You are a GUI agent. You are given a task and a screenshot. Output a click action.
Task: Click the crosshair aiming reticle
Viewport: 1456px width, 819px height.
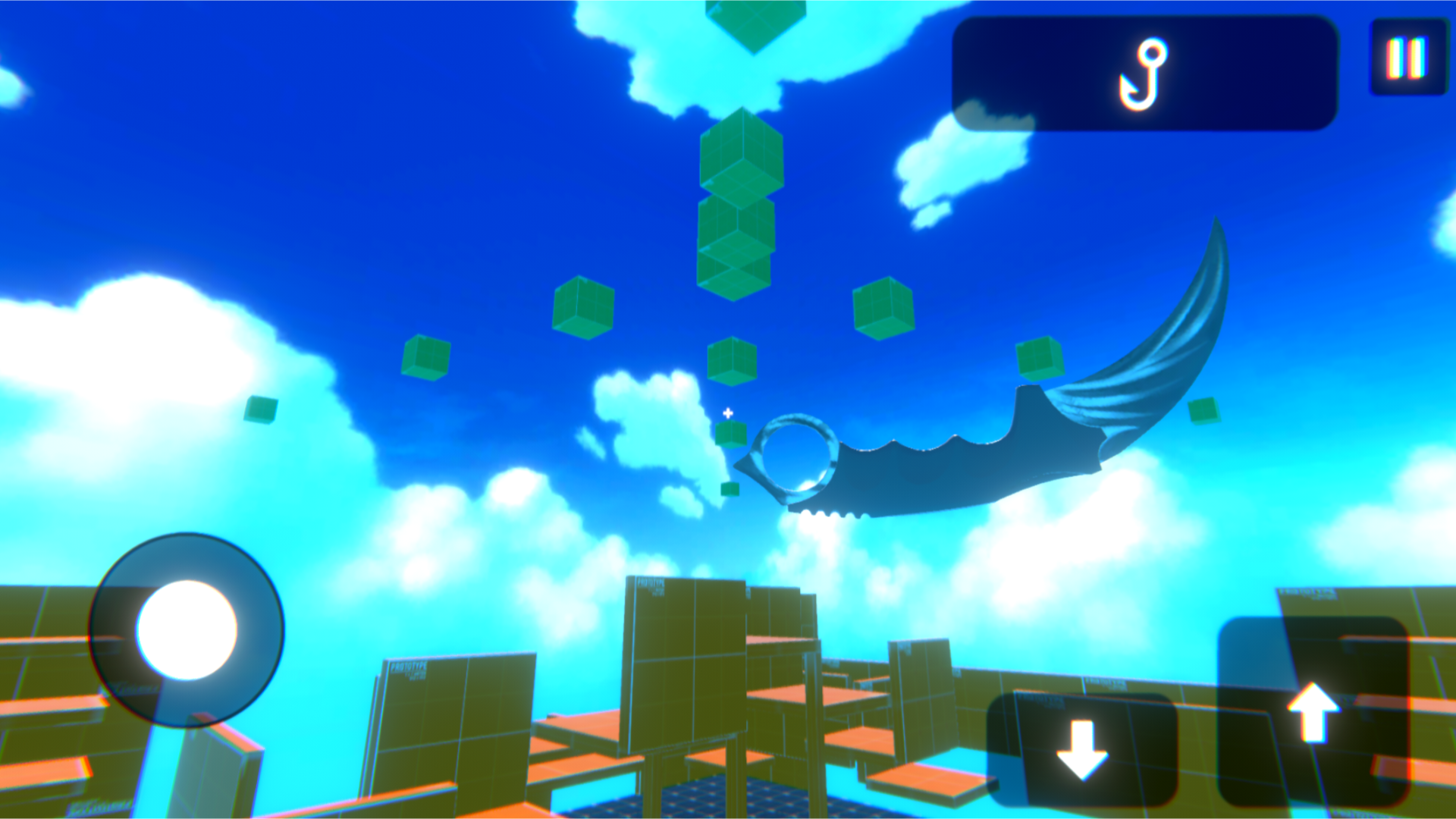pos(726,414)
